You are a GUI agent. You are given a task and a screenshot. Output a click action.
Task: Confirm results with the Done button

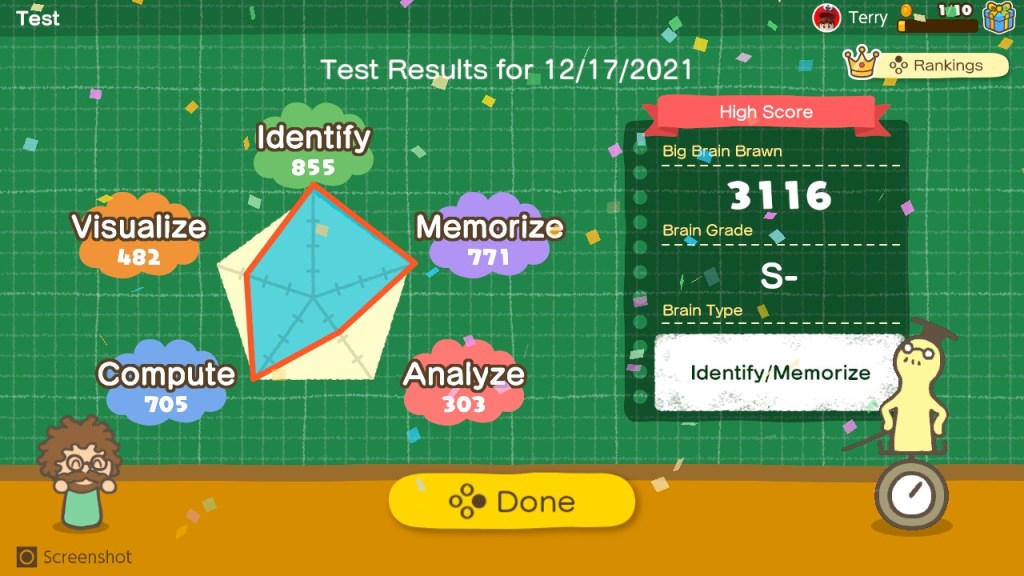pyautogui.click(x=511, y=501)
